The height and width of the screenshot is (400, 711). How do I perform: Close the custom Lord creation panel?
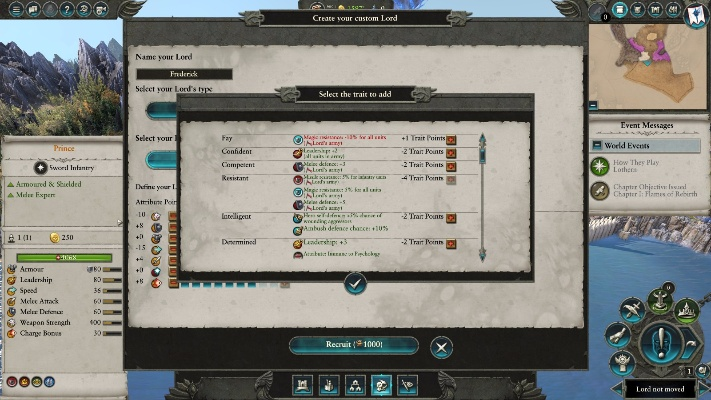pyautogui.click(x=442, y=346)
